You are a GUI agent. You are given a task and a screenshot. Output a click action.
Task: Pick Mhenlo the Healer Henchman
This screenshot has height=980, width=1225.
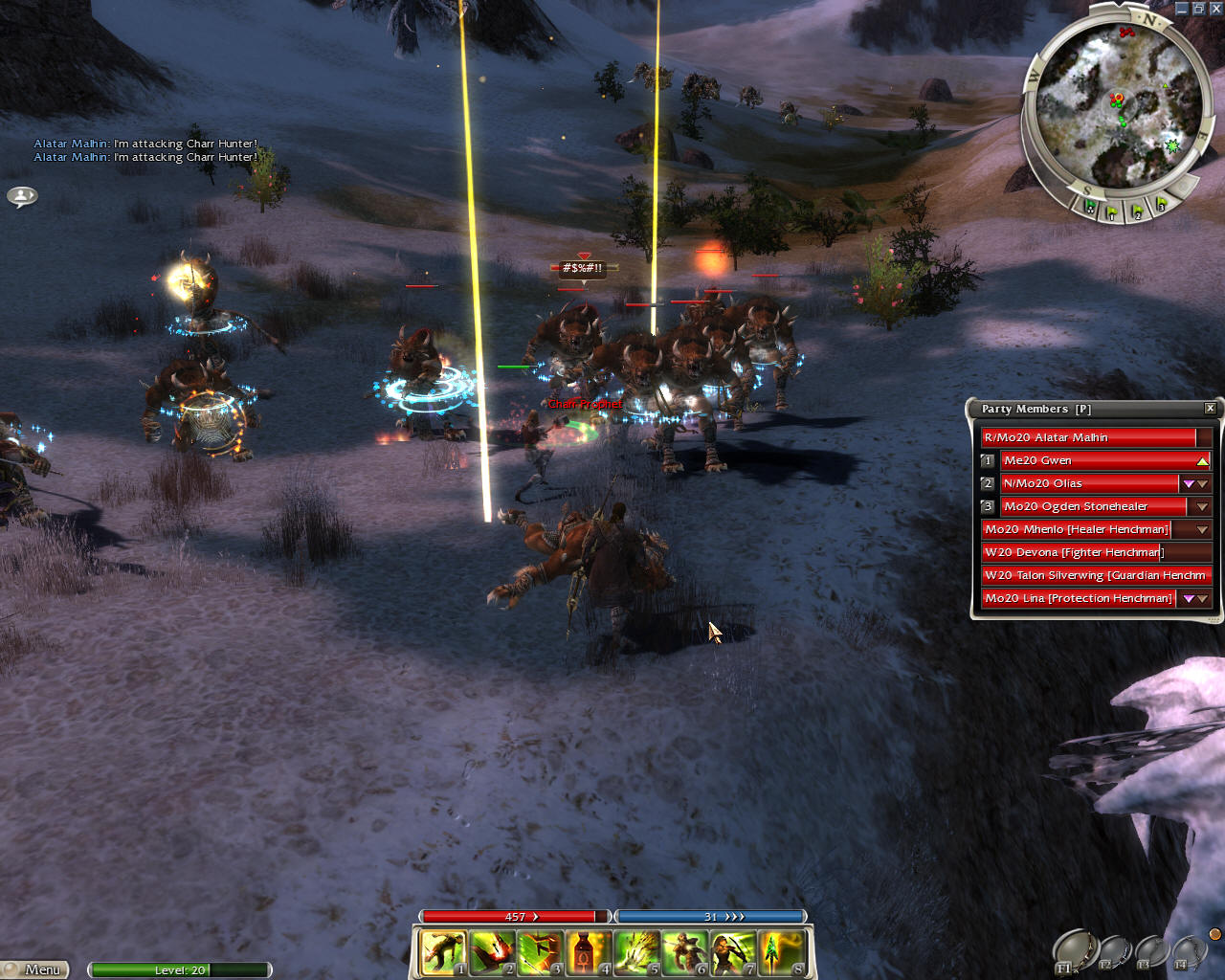click(1077, 529)
